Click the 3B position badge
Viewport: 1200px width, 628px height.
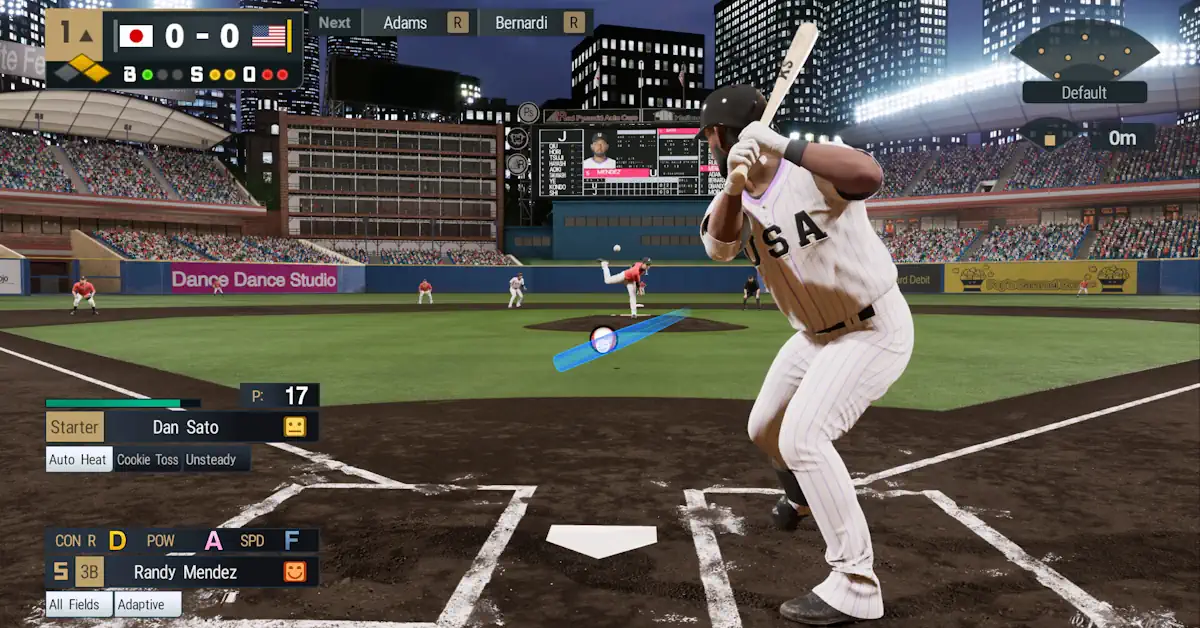pyautogui.click(x=89, y=572)
